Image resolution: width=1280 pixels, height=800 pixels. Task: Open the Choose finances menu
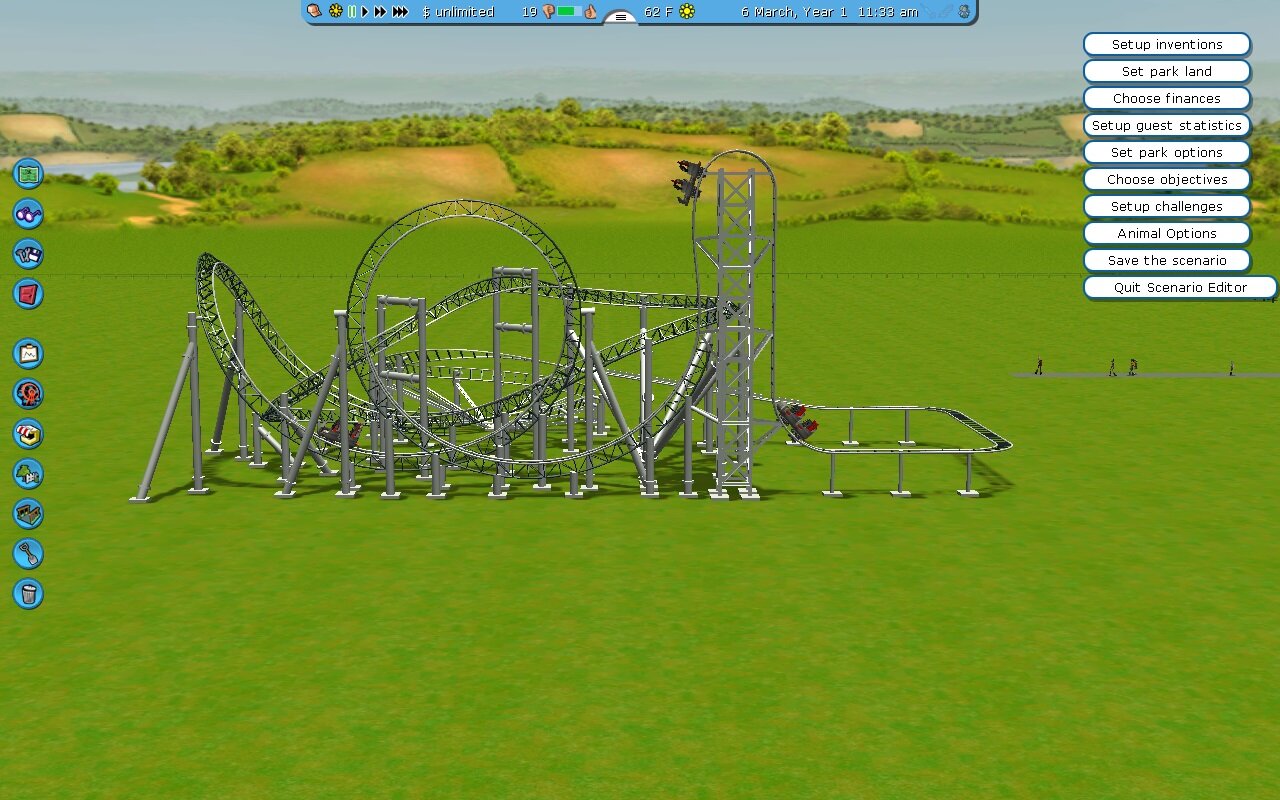pyautogui.click(x=1167, y=99)
